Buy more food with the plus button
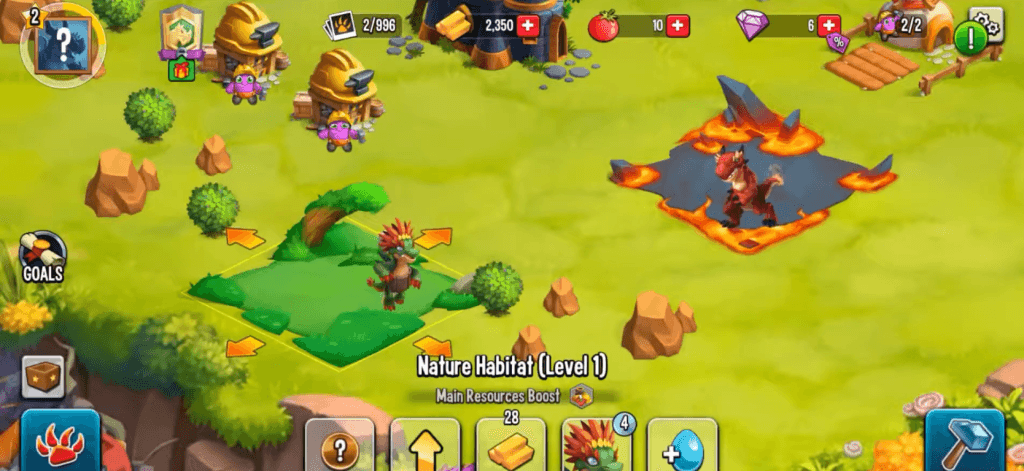The height and width of the screenshot is (471, 1024). pyautogui.click(x=677, y=25)
